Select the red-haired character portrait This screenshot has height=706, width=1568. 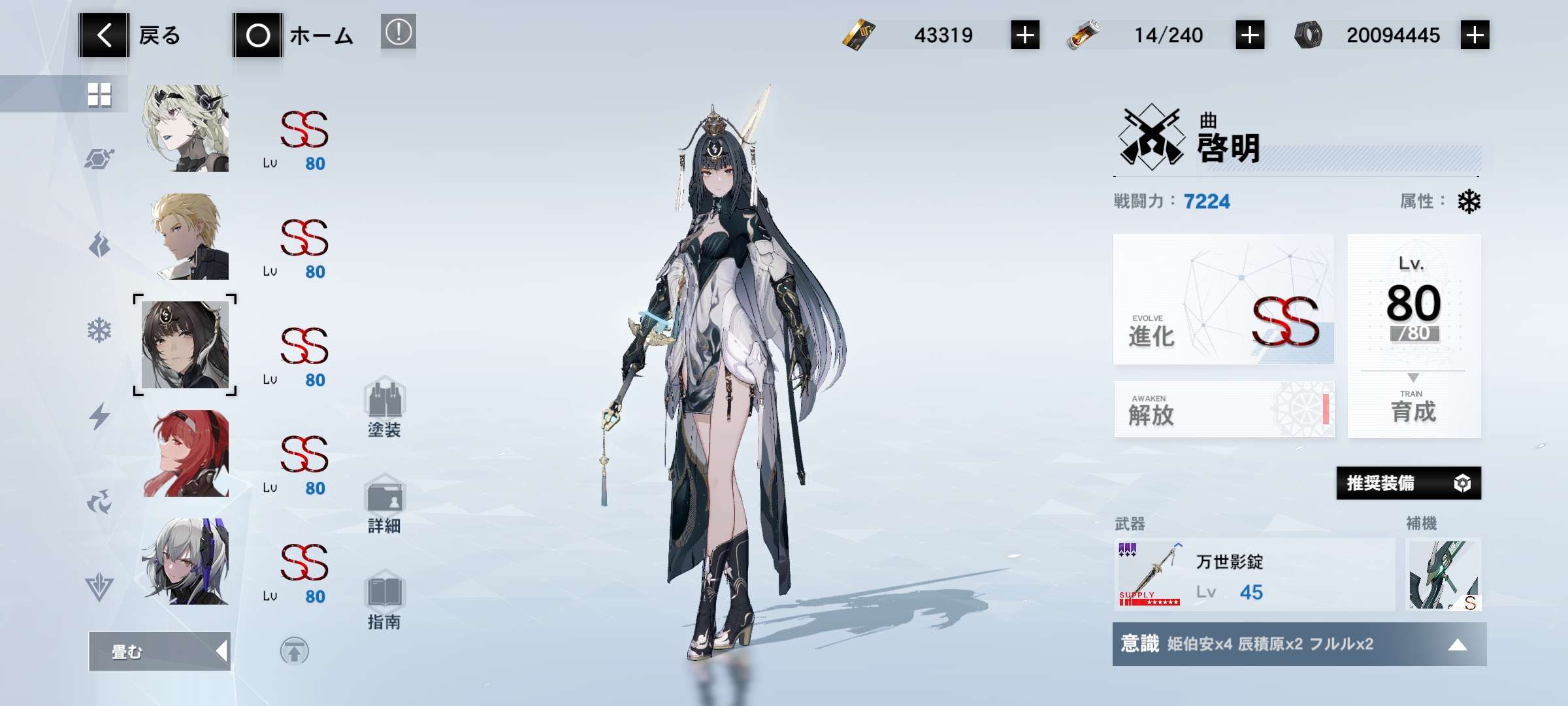[x=186, y=454]
